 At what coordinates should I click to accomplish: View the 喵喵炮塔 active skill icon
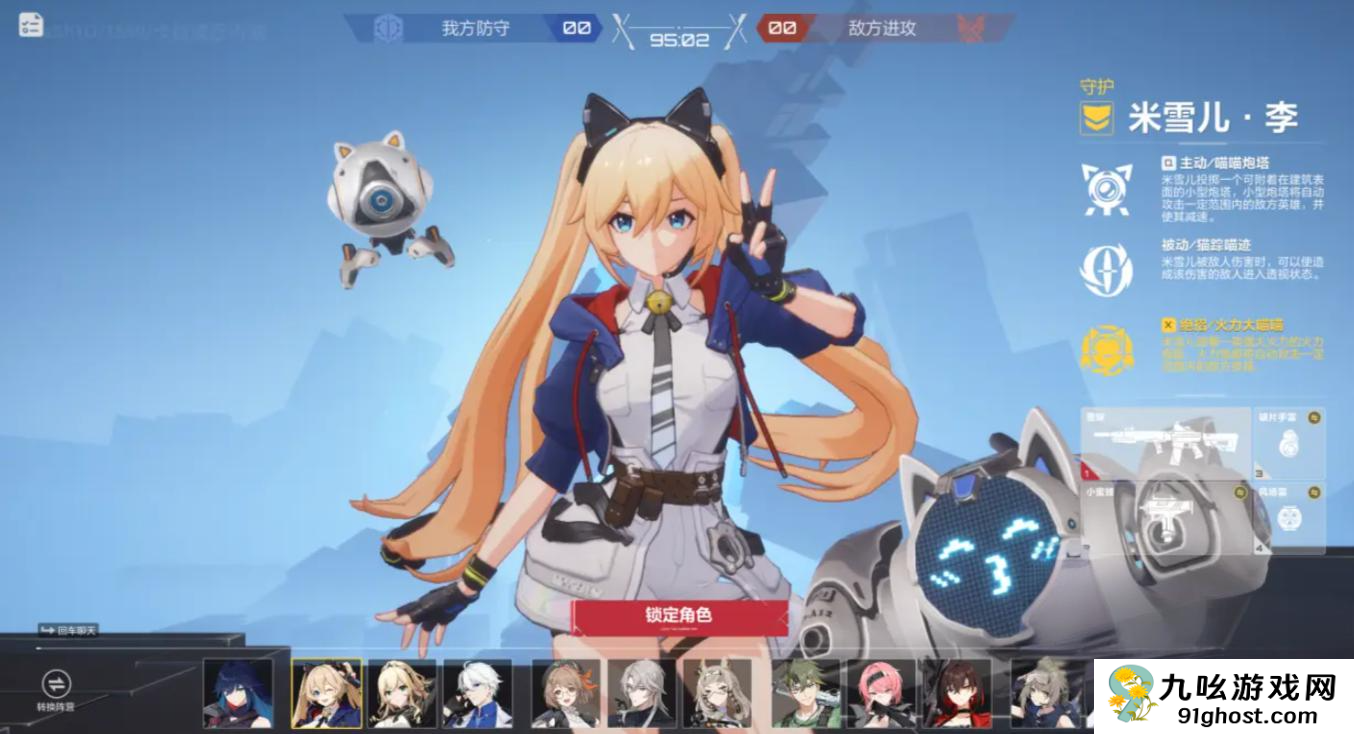(x=1107, y=189)
